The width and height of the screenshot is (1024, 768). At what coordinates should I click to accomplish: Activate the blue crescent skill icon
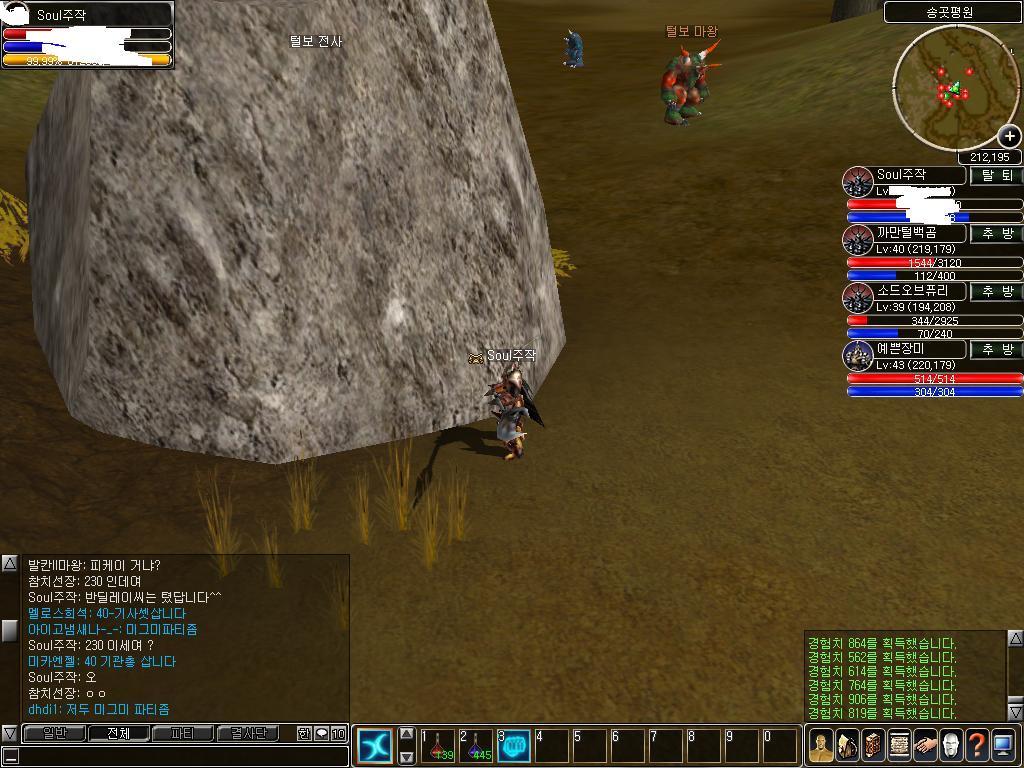(x=375, y=746)
